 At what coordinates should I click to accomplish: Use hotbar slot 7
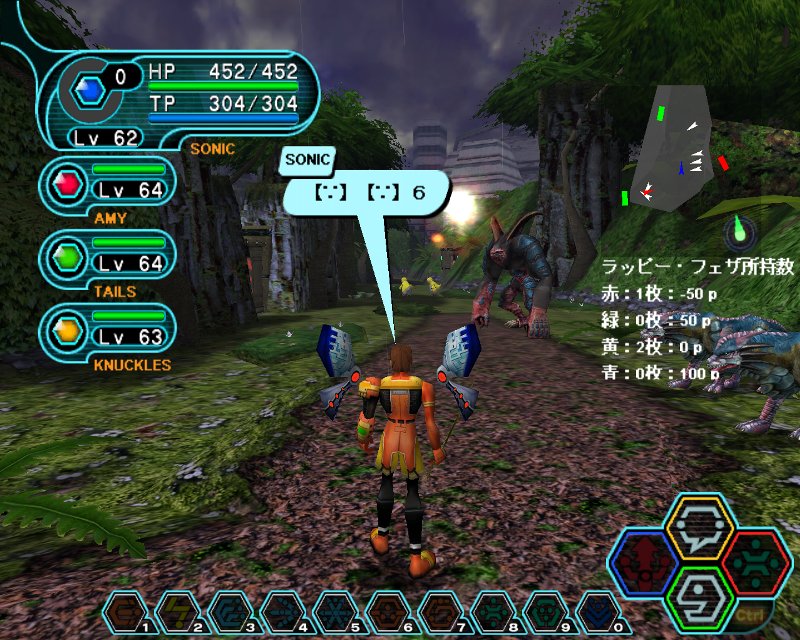(439, 612)
